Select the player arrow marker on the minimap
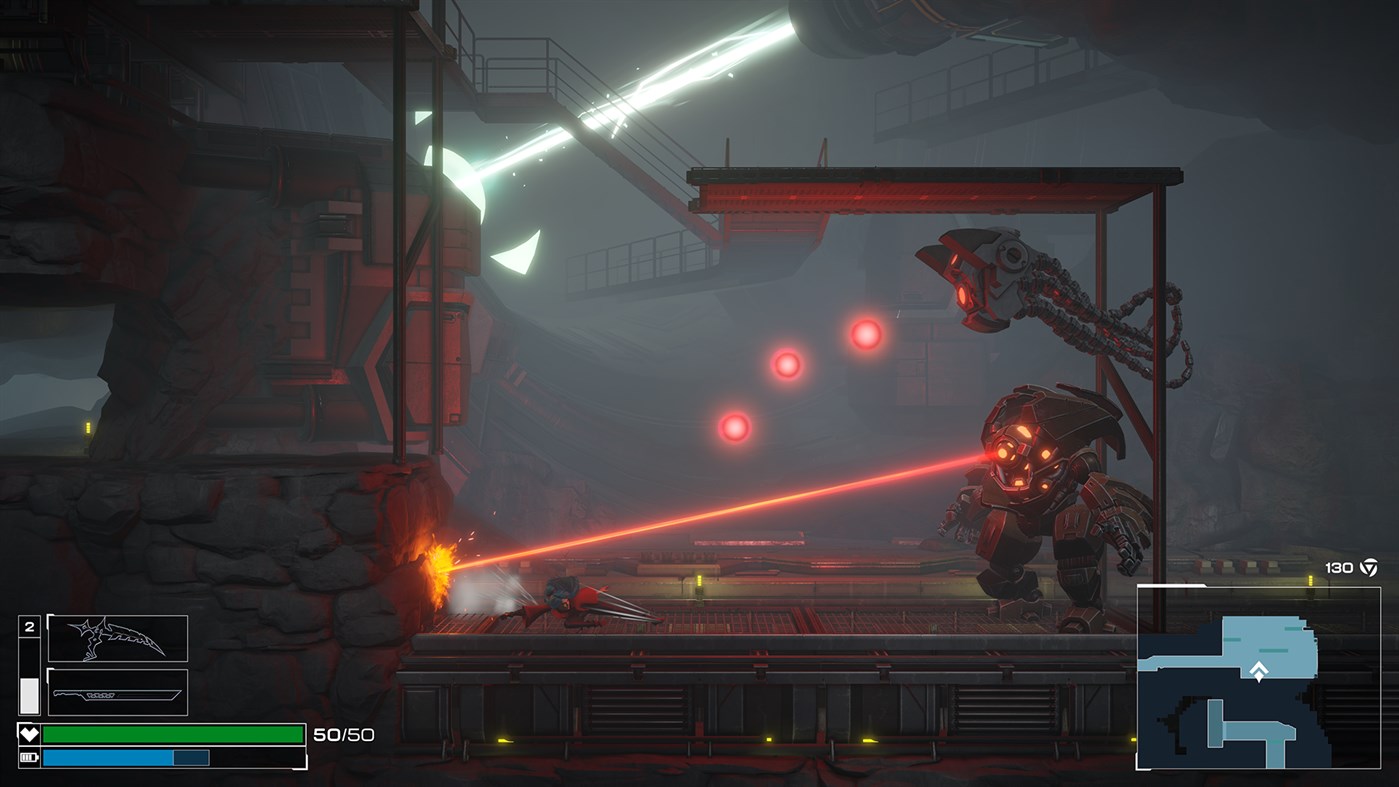The image size is (1399, 787). pyautogui.click(x=1258, y=673)
